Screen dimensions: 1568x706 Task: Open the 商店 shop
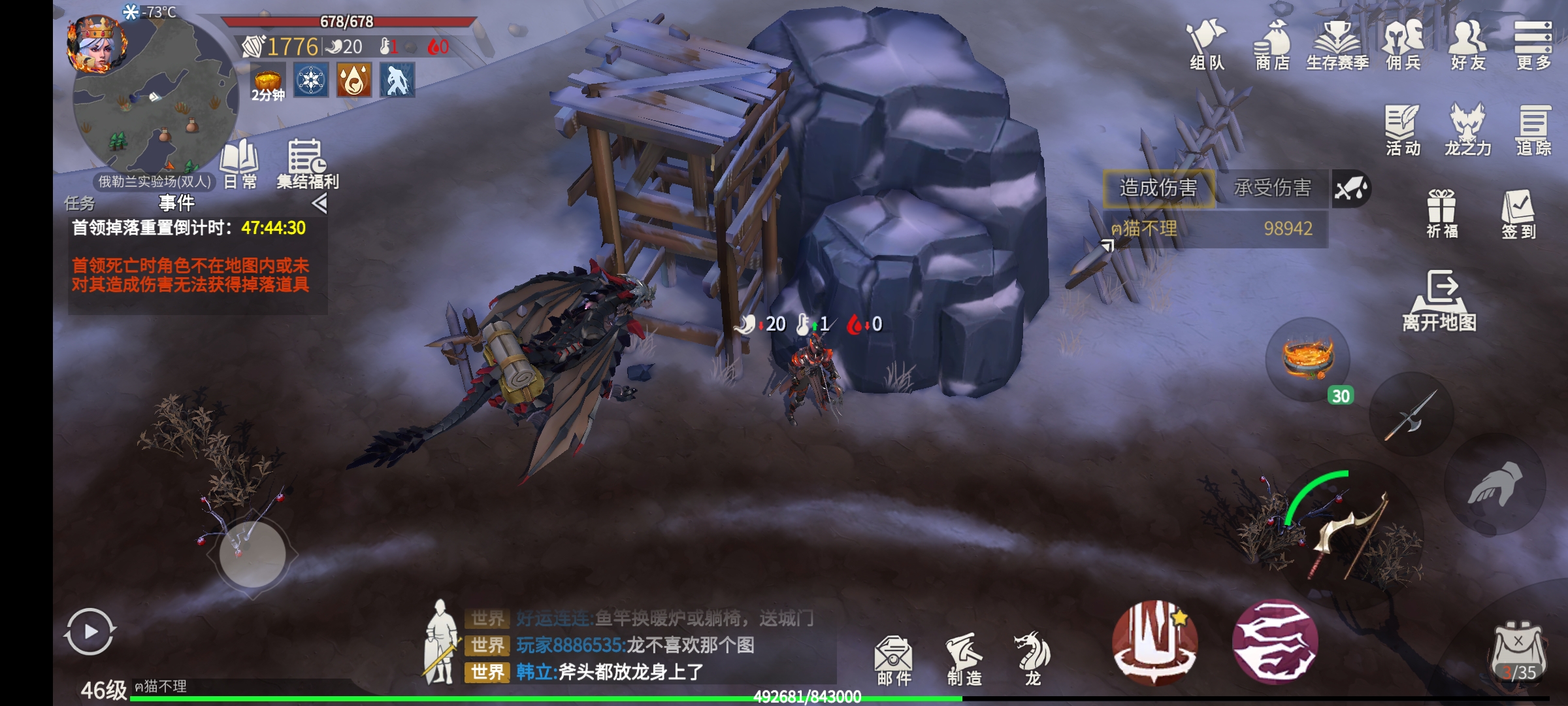tap(1271, 44)
